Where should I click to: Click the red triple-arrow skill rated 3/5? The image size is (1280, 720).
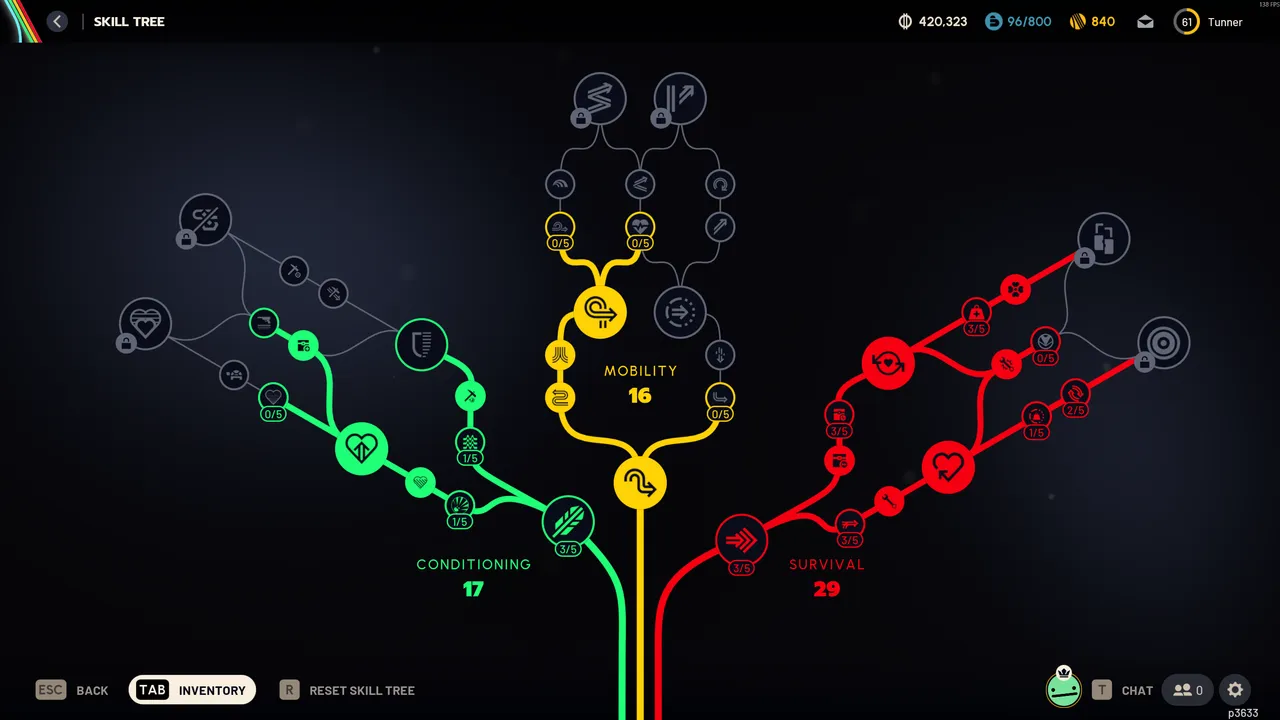pos(742,541)
